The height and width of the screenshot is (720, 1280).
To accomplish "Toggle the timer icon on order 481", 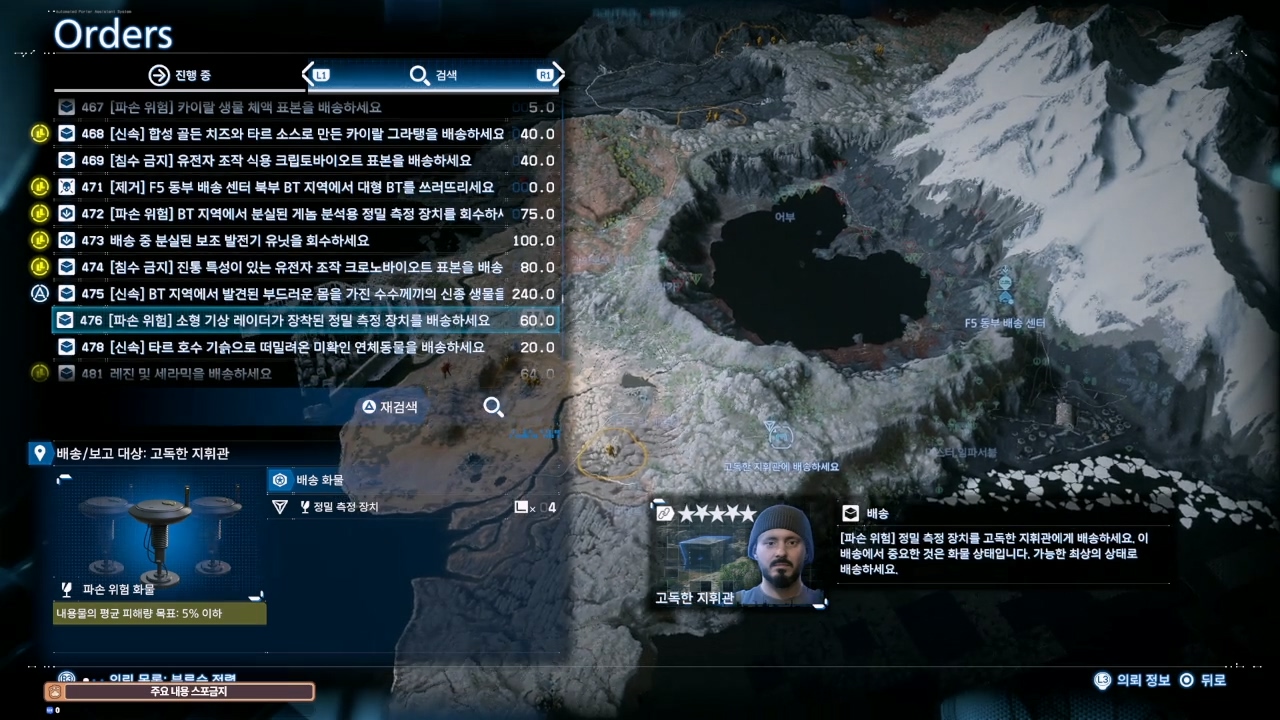I will click(40, 373).
